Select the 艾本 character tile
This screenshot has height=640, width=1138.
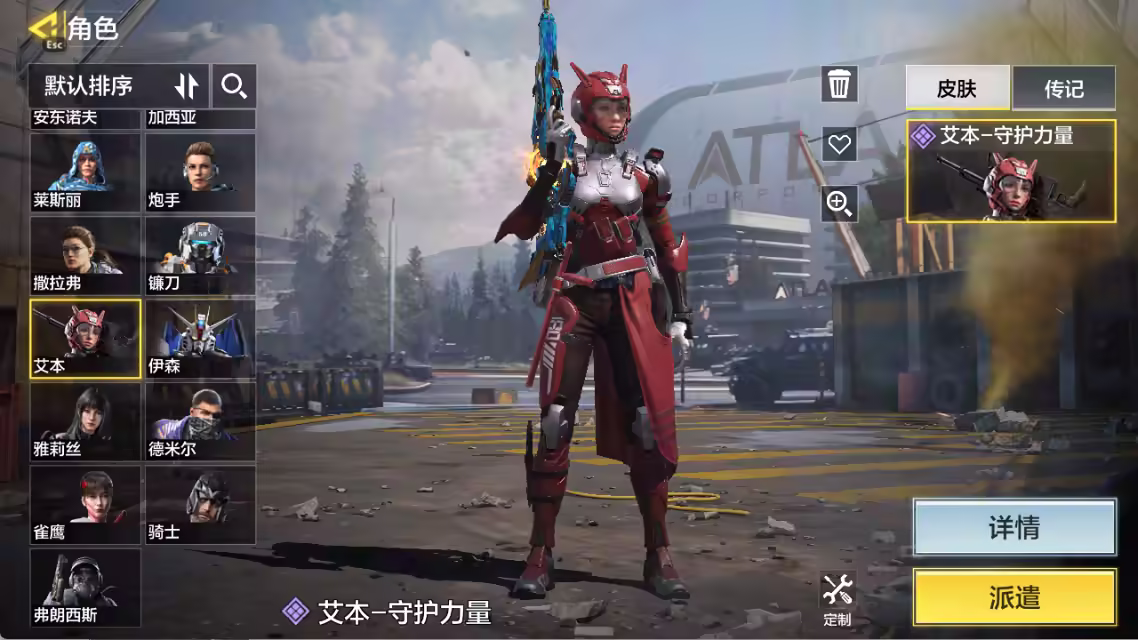(x=85, y=338)
